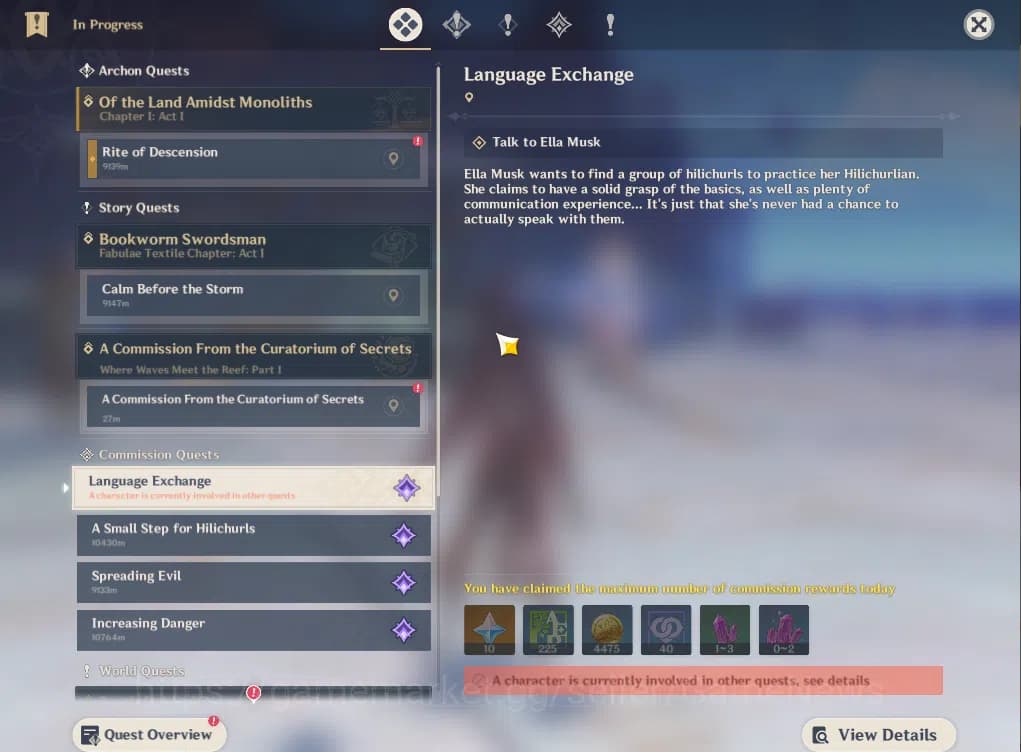The height and width of the screenshot is (752, 1021).
Task: Expand Of the Land Amidst Monoliths chapter
Action: 254,108
